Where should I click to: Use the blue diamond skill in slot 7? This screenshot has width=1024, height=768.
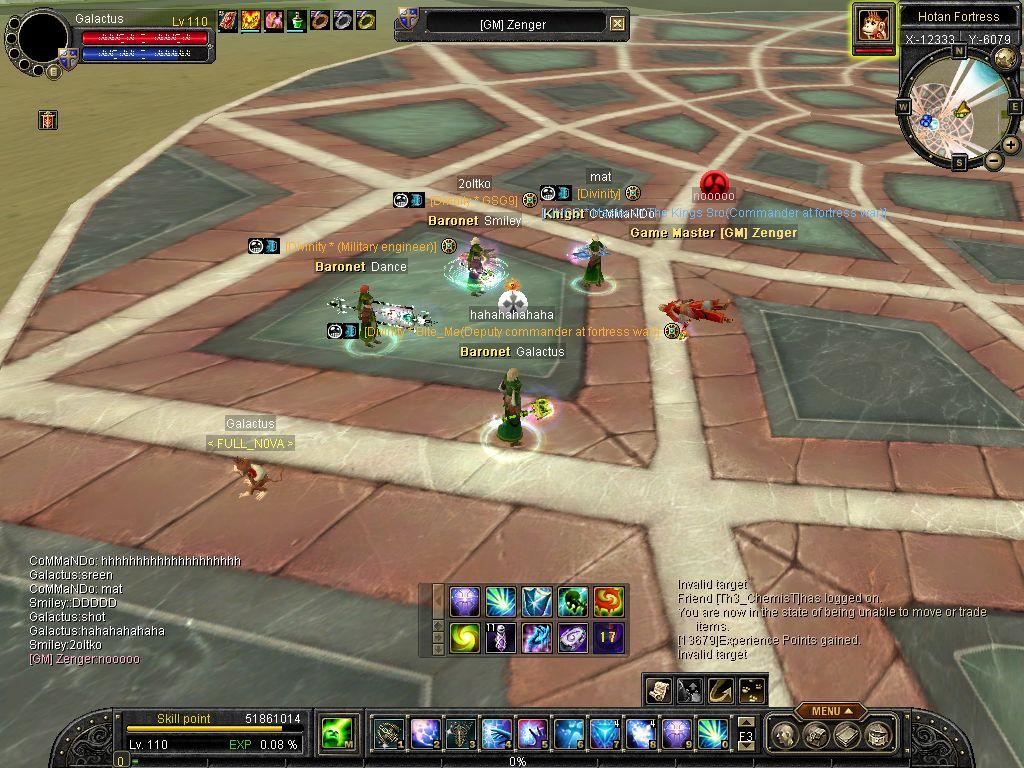[x=605, y=735]
